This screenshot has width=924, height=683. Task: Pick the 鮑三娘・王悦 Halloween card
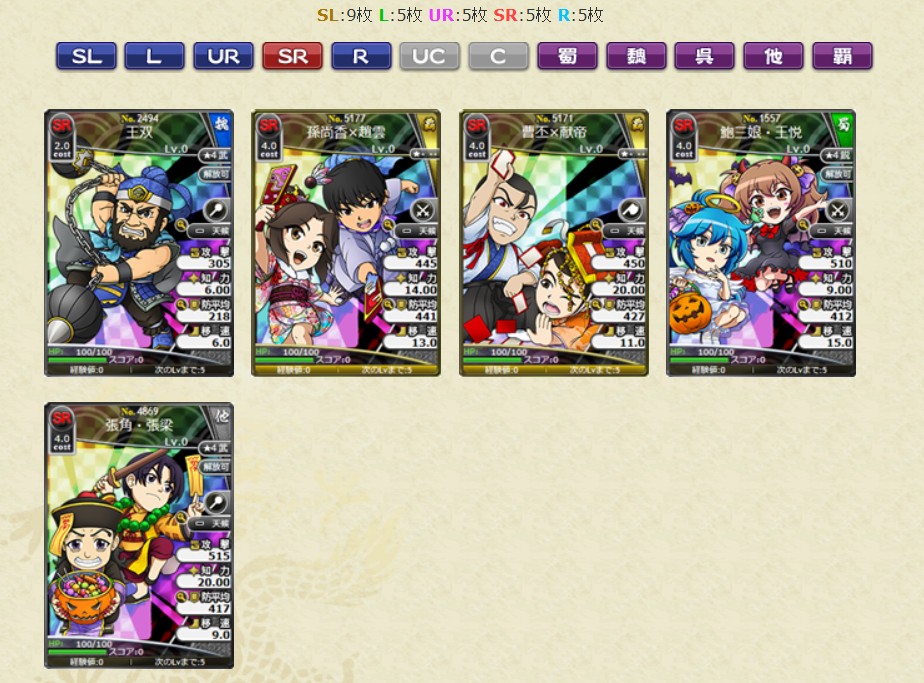(x=760, y=243)
